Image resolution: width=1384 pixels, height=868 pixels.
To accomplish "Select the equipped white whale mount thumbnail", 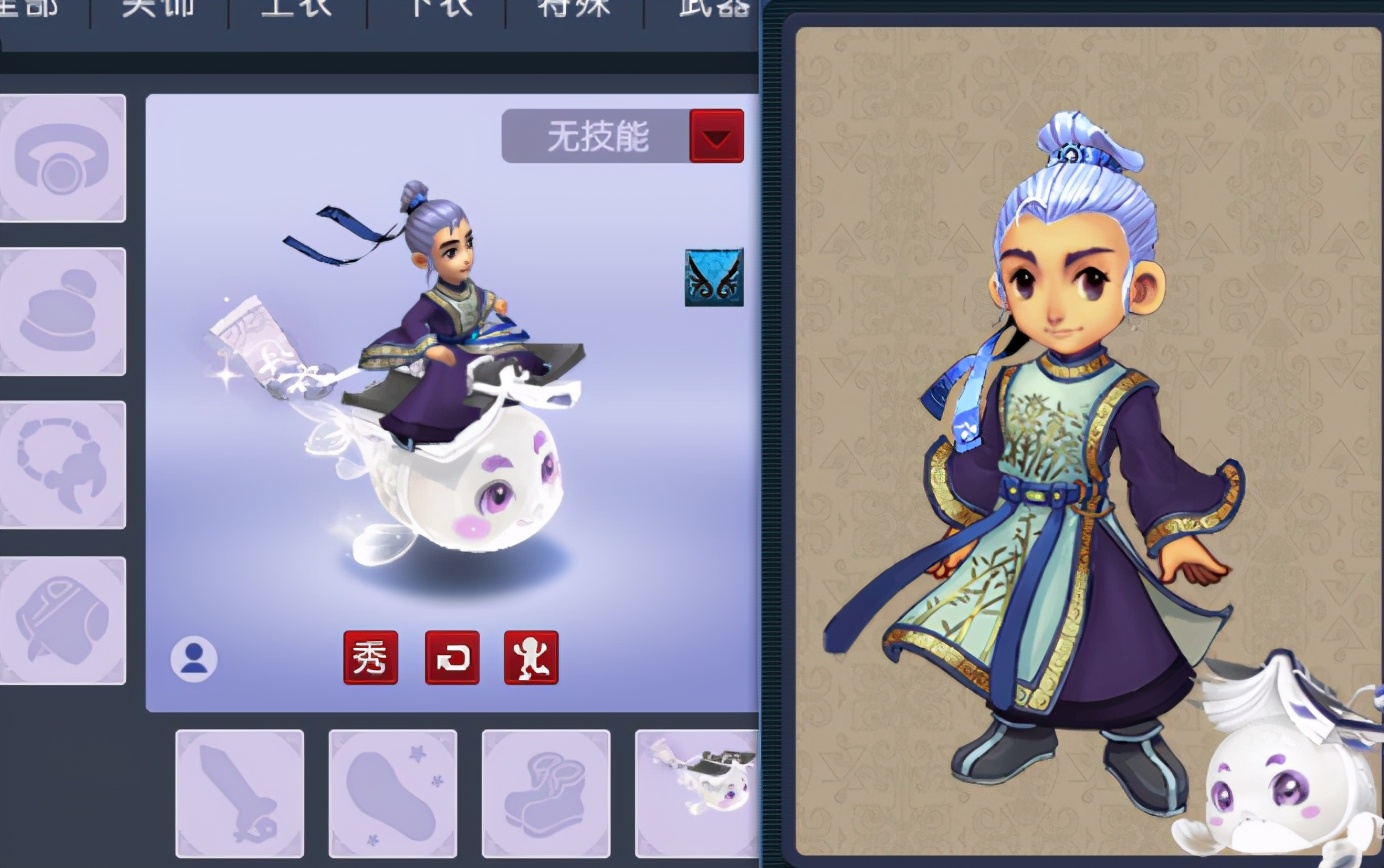I will (x=699, y=792).
